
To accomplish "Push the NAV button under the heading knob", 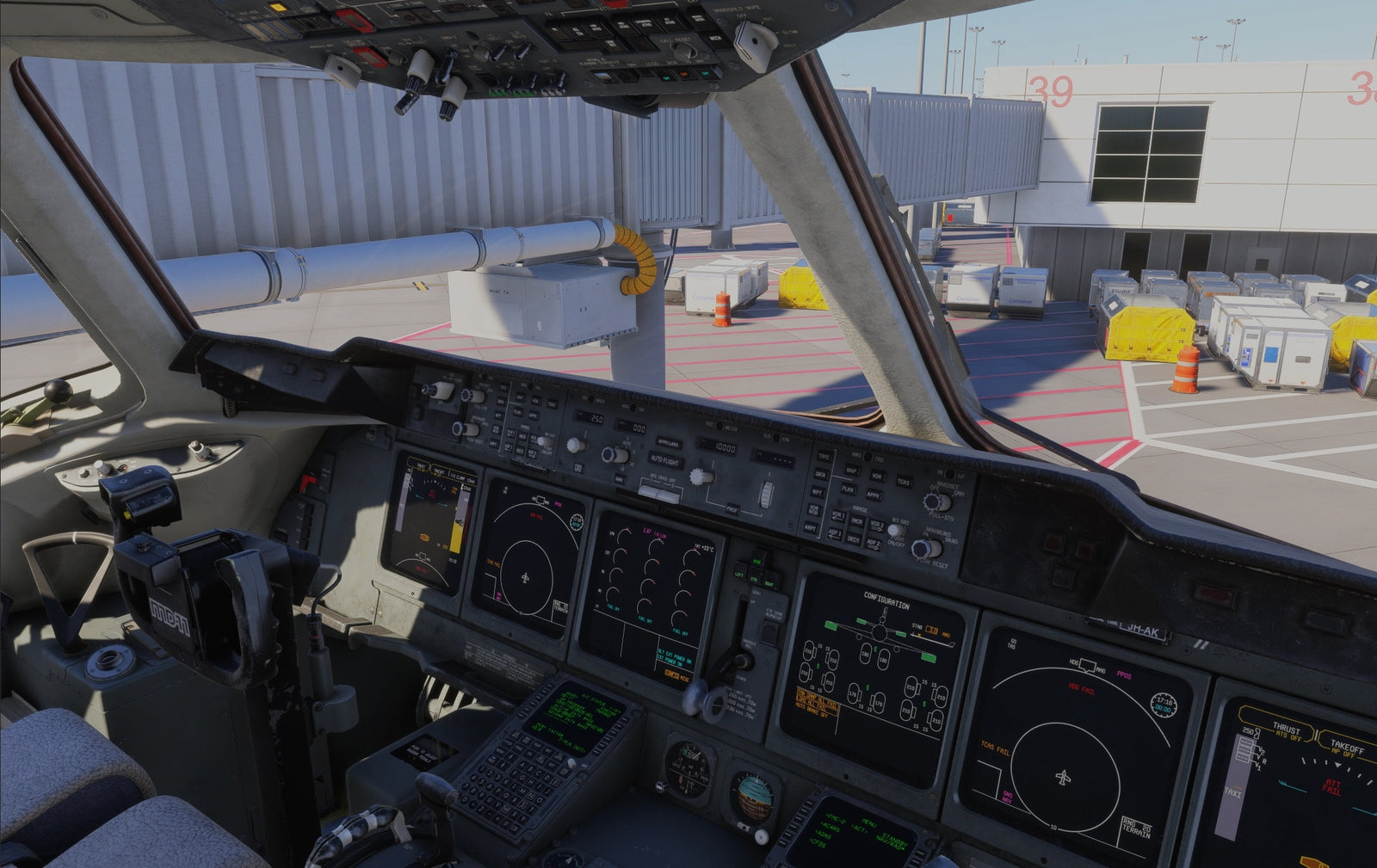I will click(619, 478).
